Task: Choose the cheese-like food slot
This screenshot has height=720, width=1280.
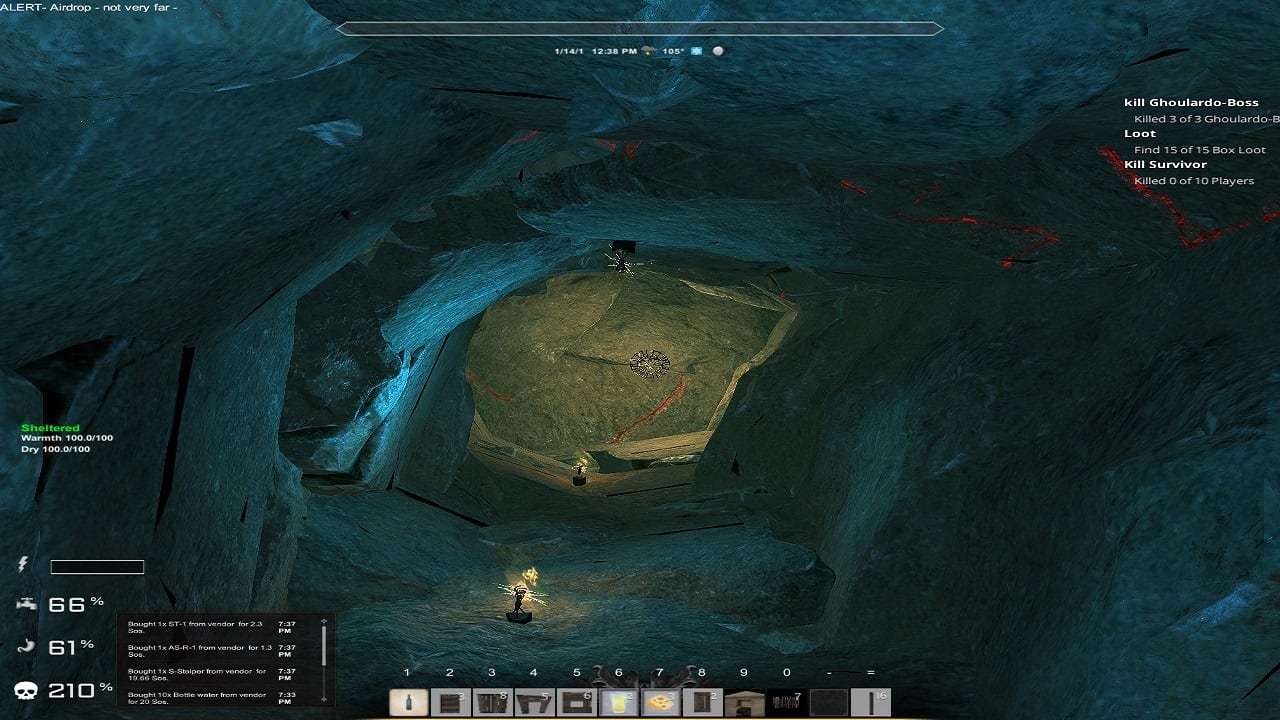Action: tap(660, 703)
